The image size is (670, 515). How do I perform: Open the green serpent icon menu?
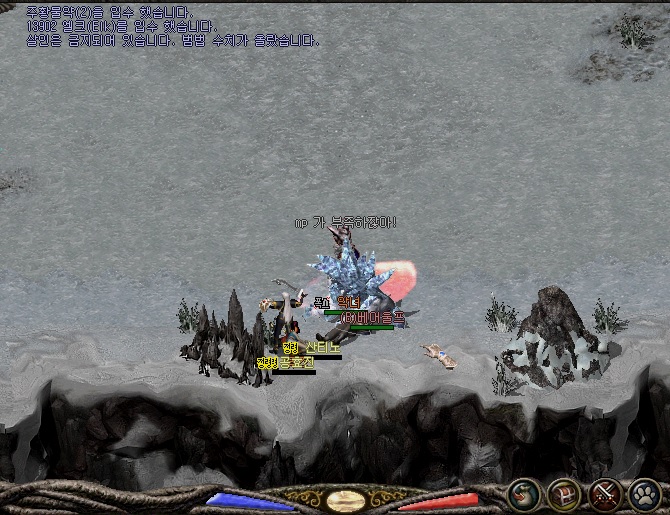[x=523, y=494]
